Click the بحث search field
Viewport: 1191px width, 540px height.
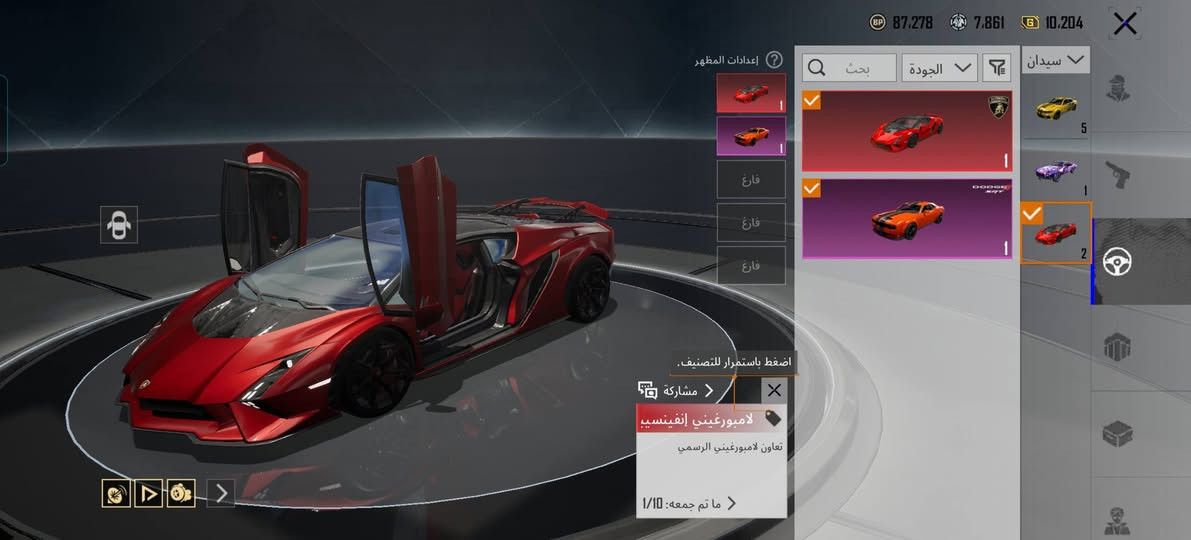tap(849, 68)
